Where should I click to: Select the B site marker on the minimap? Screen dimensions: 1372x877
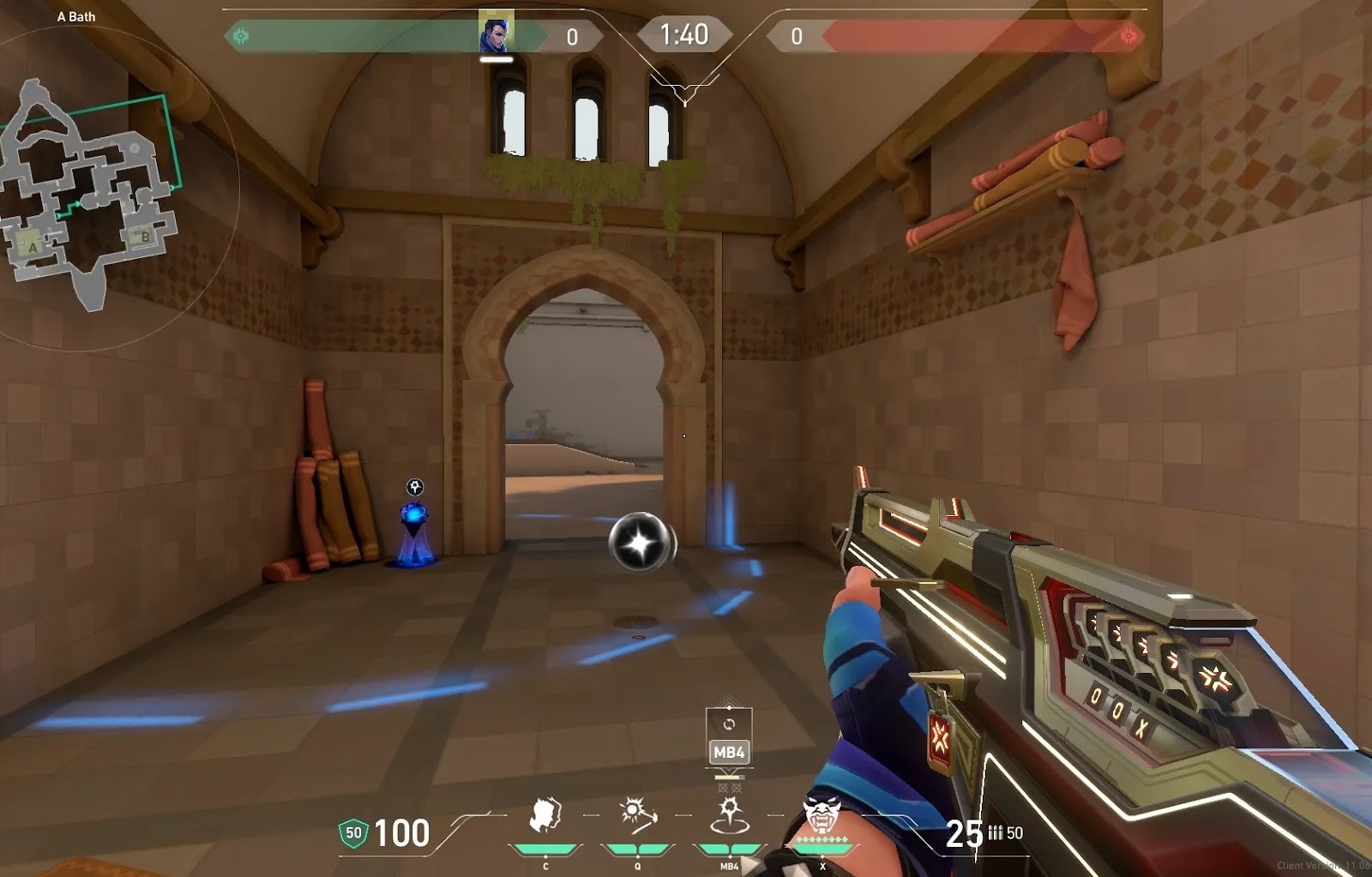[145, 237]
